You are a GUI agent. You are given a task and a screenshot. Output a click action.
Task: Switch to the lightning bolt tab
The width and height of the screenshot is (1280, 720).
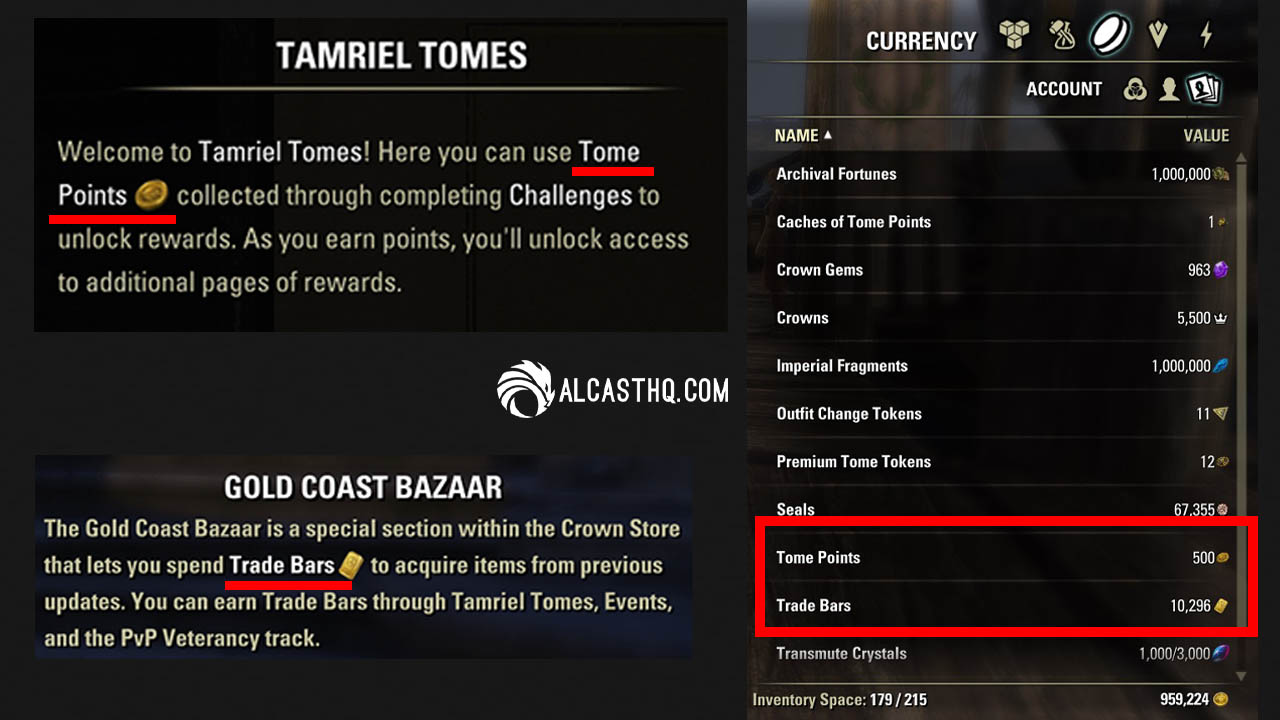(x=1206, y=37)
